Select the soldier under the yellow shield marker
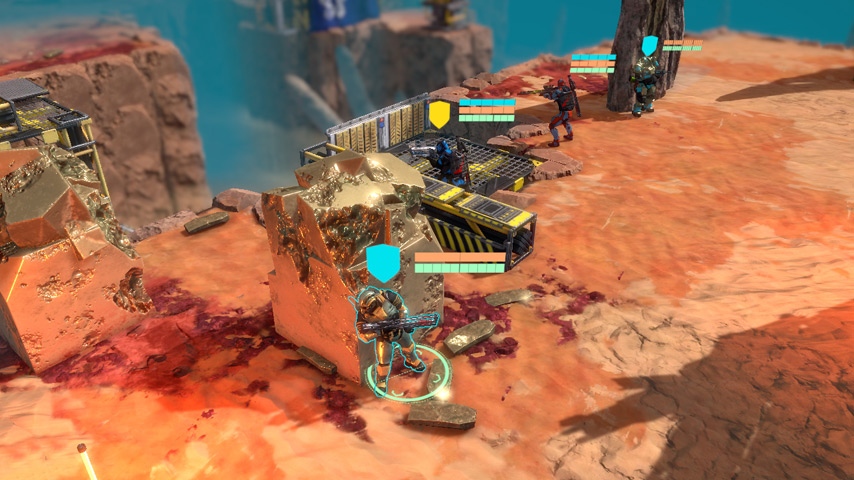This screenshot has height=480, width=854. point(446,158)
